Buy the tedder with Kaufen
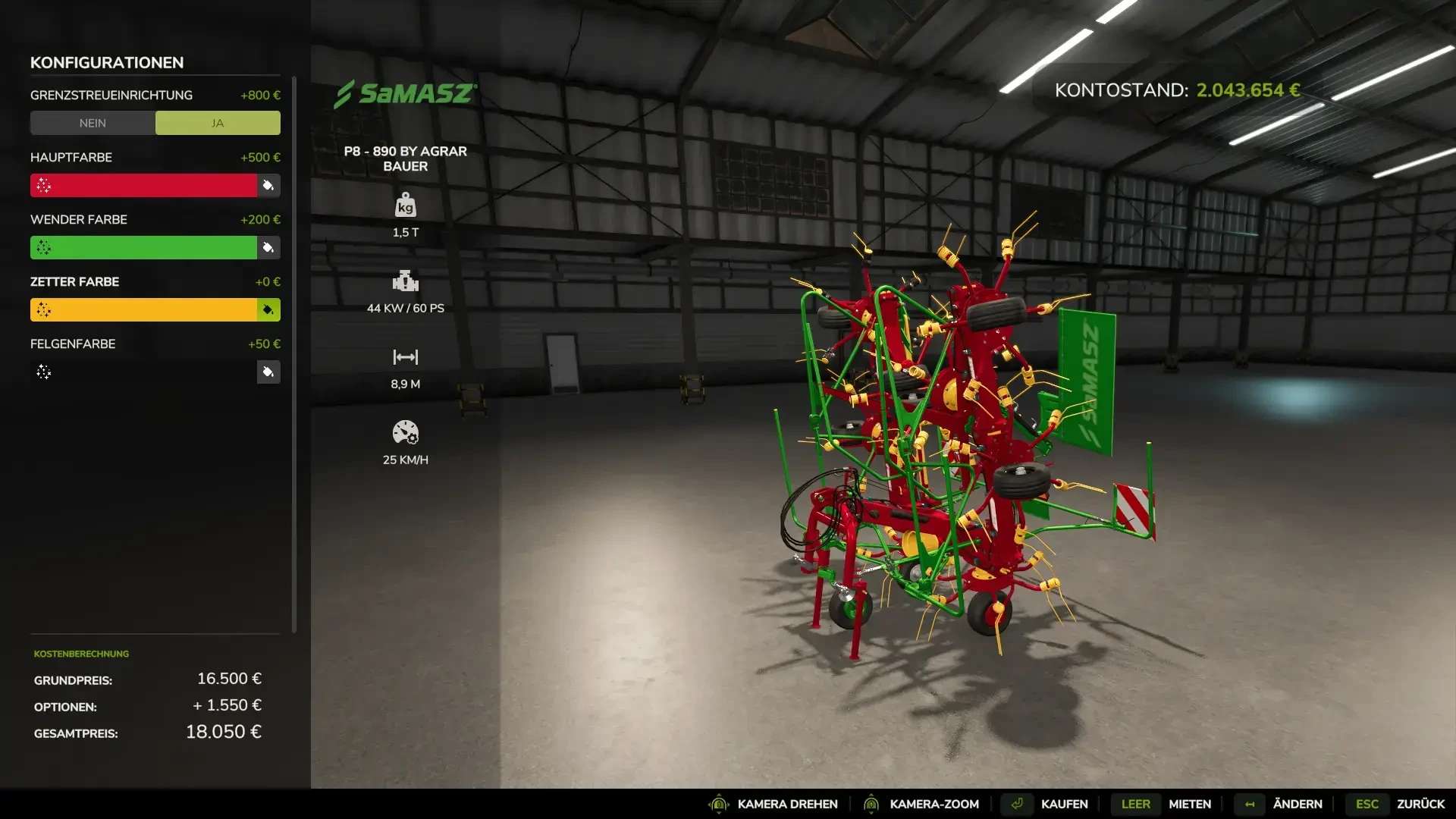This screenshot has width=1456, height=819. point(1063,804)
